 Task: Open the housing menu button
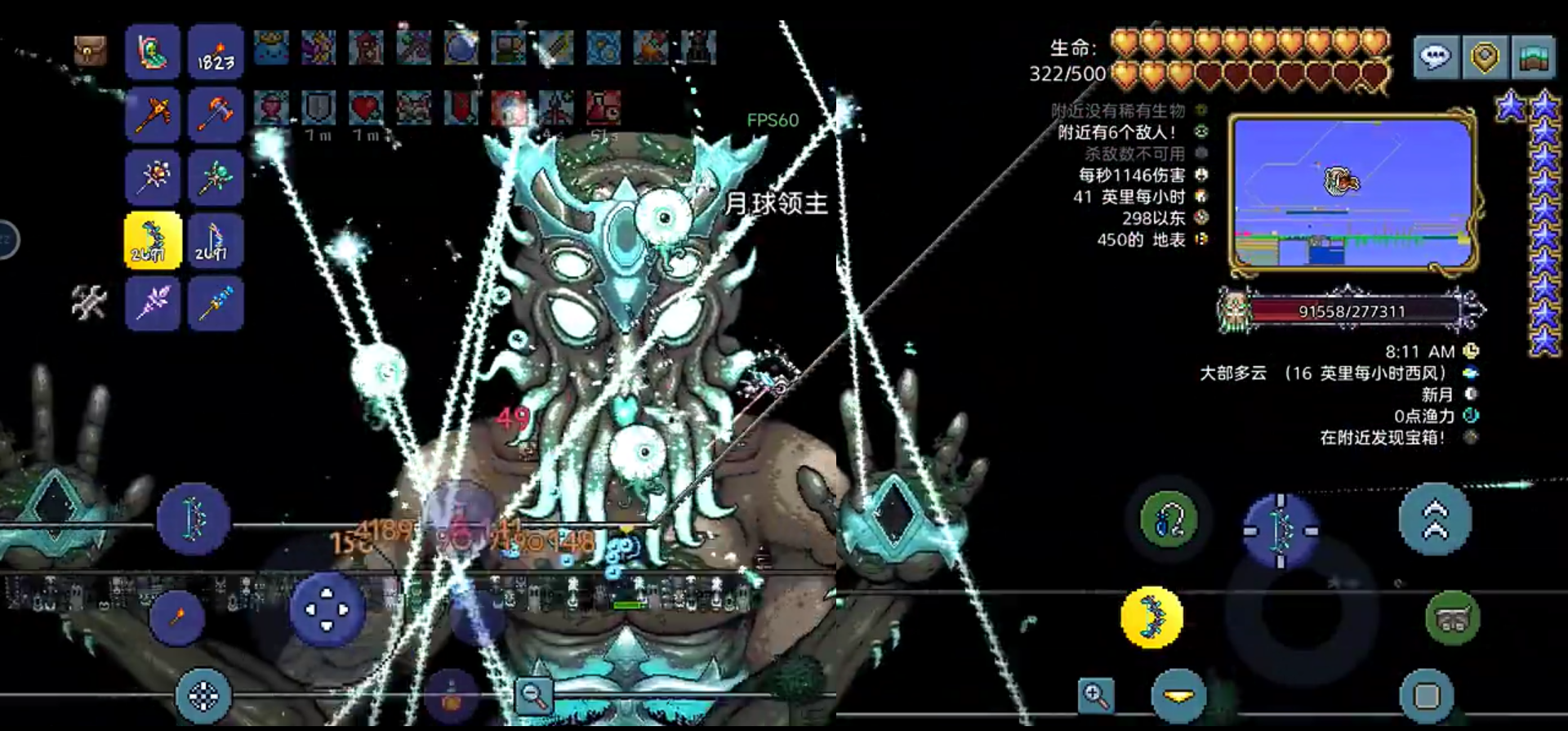pyautogui.click(x=1533, y=56)
